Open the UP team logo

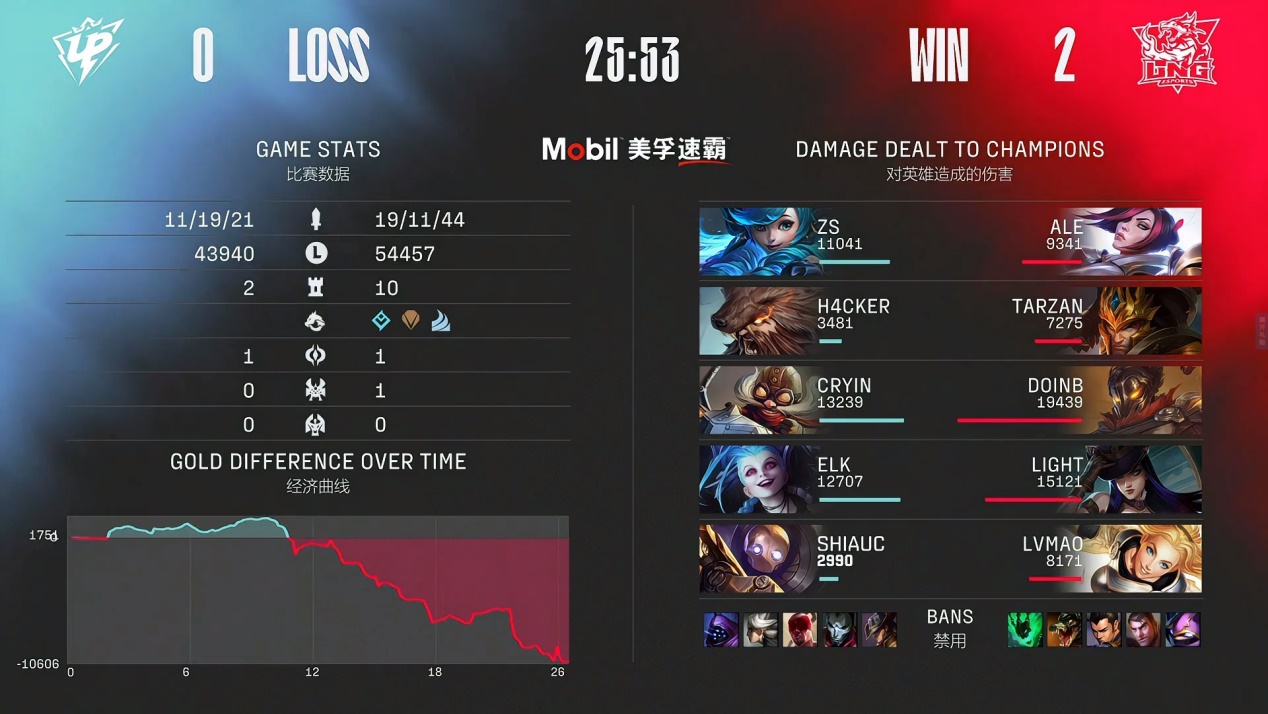89,52
